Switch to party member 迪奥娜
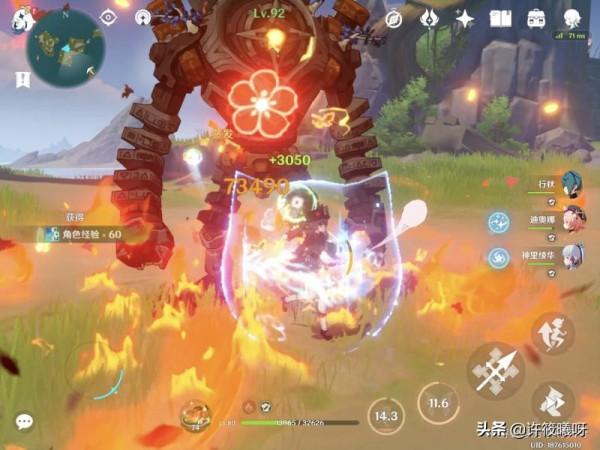 pyautogui.click(x=571, y=218)
